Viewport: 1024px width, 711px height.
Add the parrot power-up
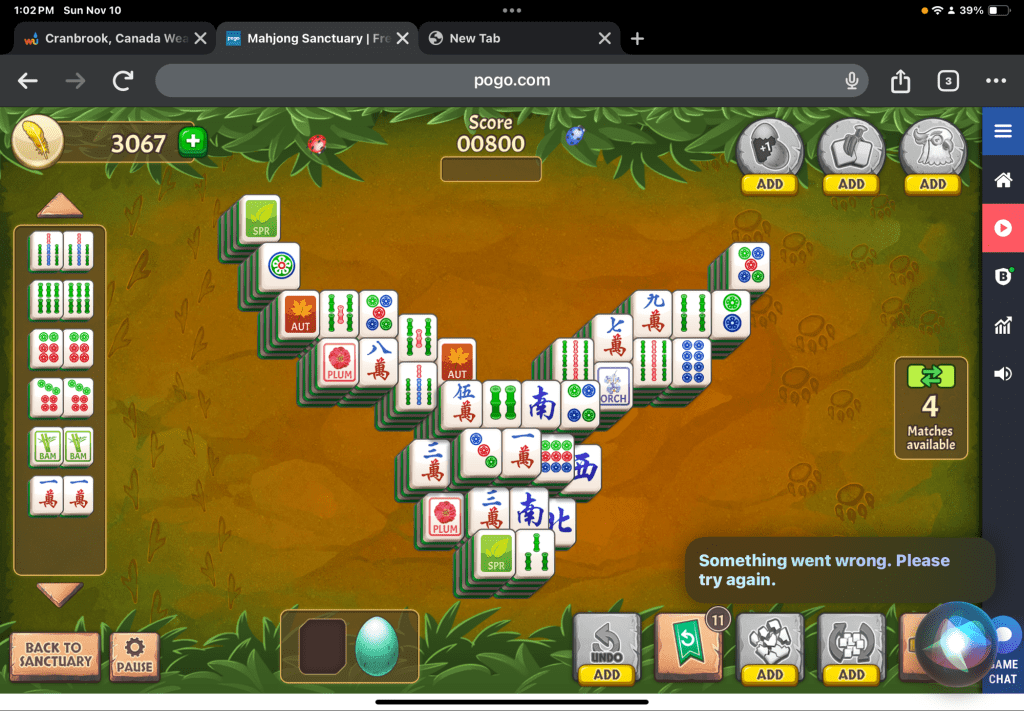click(932, 184)
